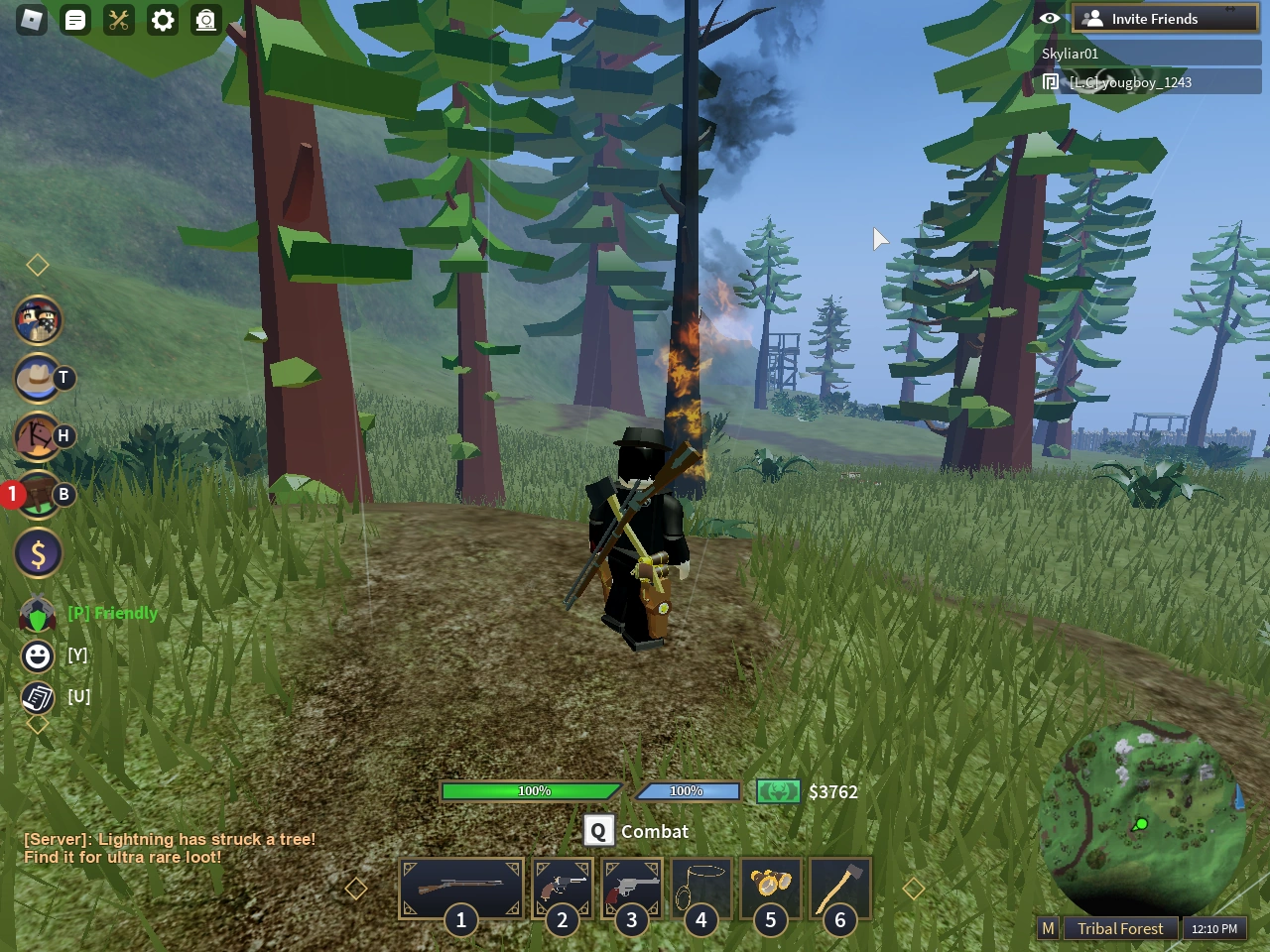
Task: Select the rifle in hotbar slot 1
Action: coord(460,888)
